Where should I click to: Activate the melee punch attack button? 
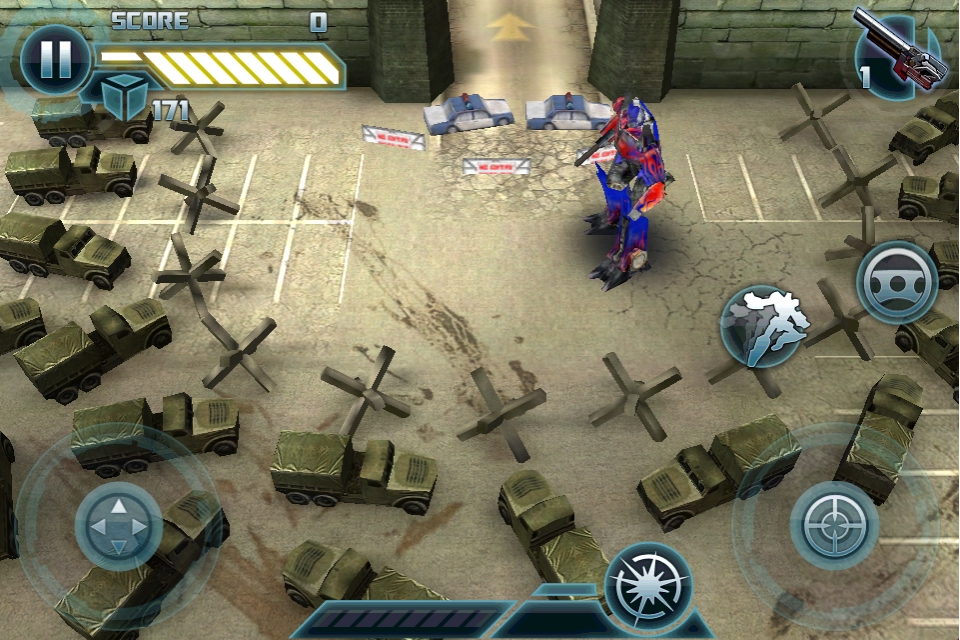763,325
